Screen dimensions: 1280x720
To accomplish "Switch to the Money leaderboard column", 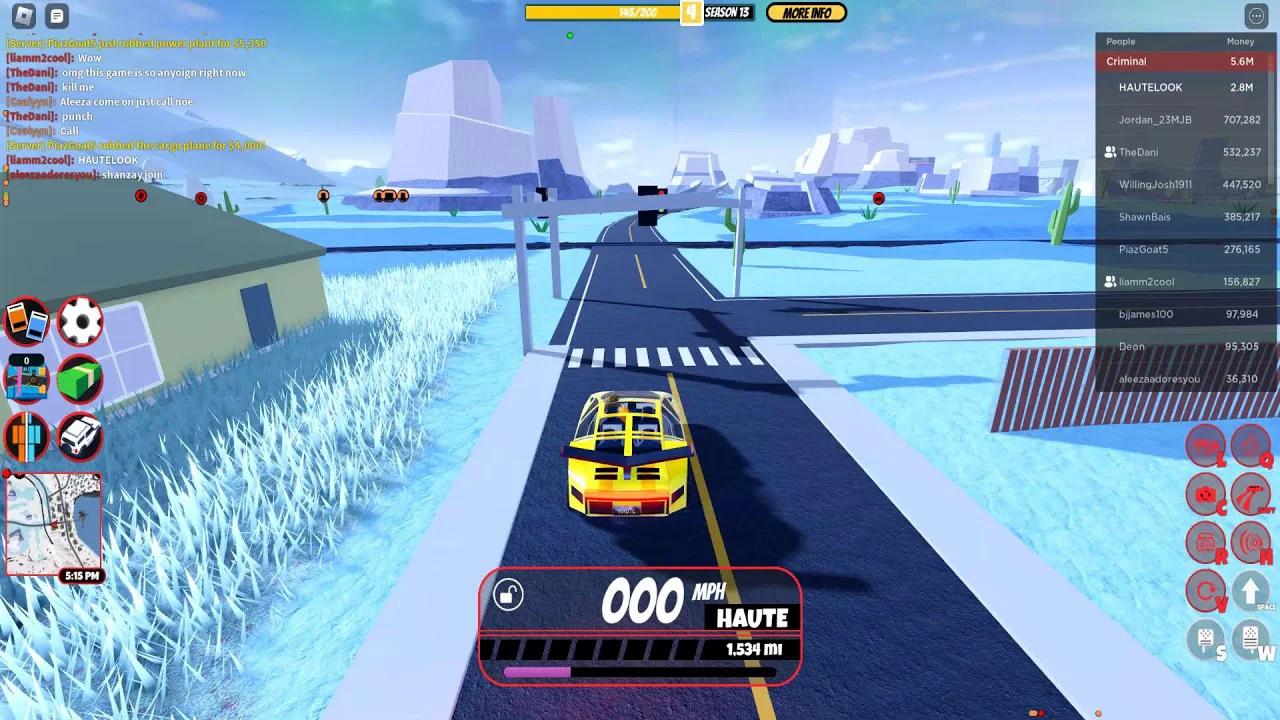I will pos(1239,41).
